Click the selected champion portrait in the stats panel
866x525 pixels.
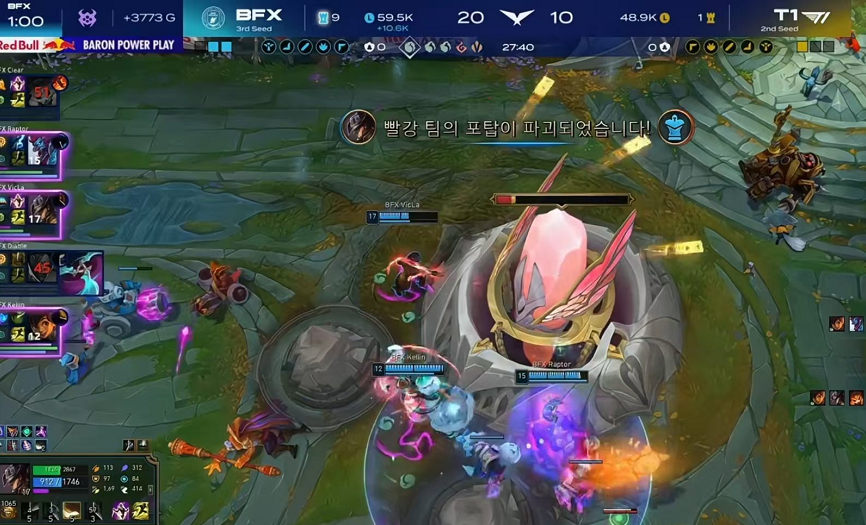point(15,478)
